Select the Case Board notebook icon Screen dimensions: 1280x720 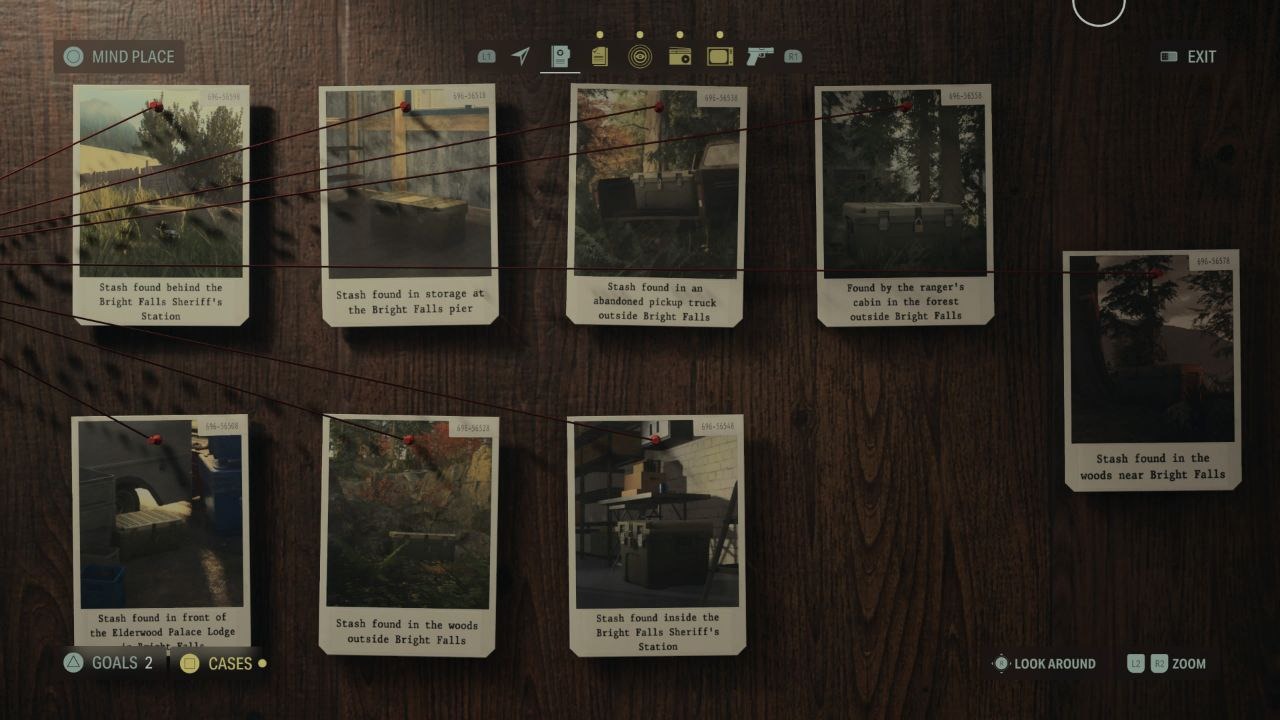(x=560, y=57)
